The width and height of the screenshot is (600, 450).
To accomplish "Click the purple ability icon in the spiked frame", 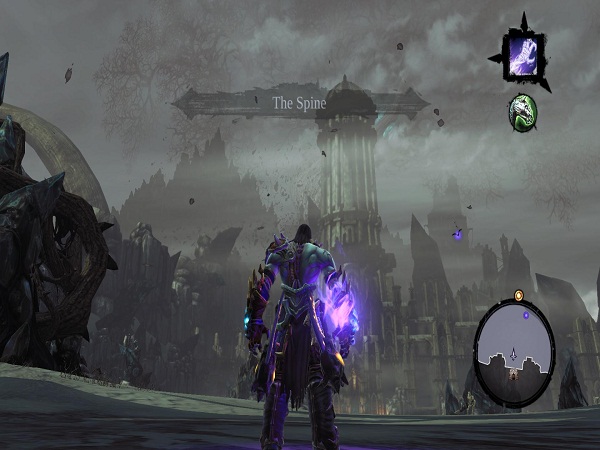I will pyautogui.click(x=522, y=55).
